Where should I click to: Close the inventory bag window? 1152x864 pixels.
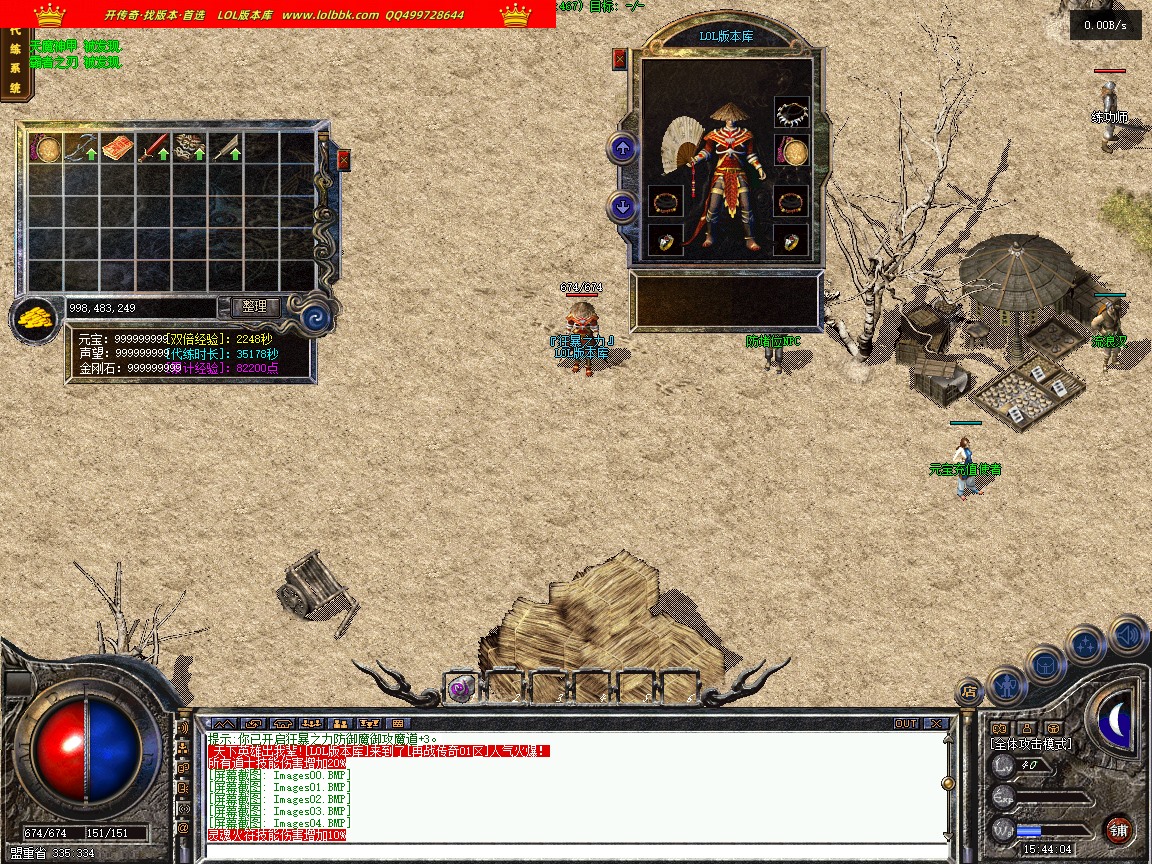coord(344,159)
